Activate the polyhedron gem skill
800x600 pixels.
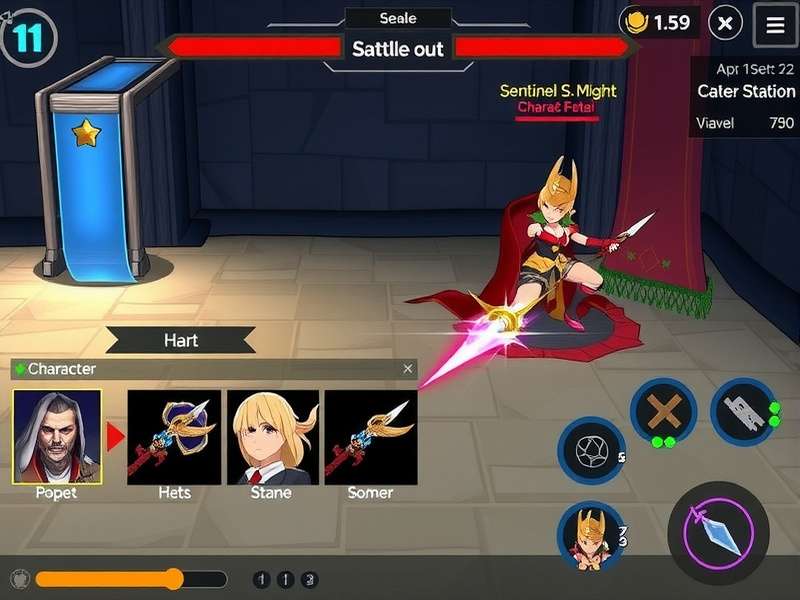pyautogui.click(x=590, y=451)
